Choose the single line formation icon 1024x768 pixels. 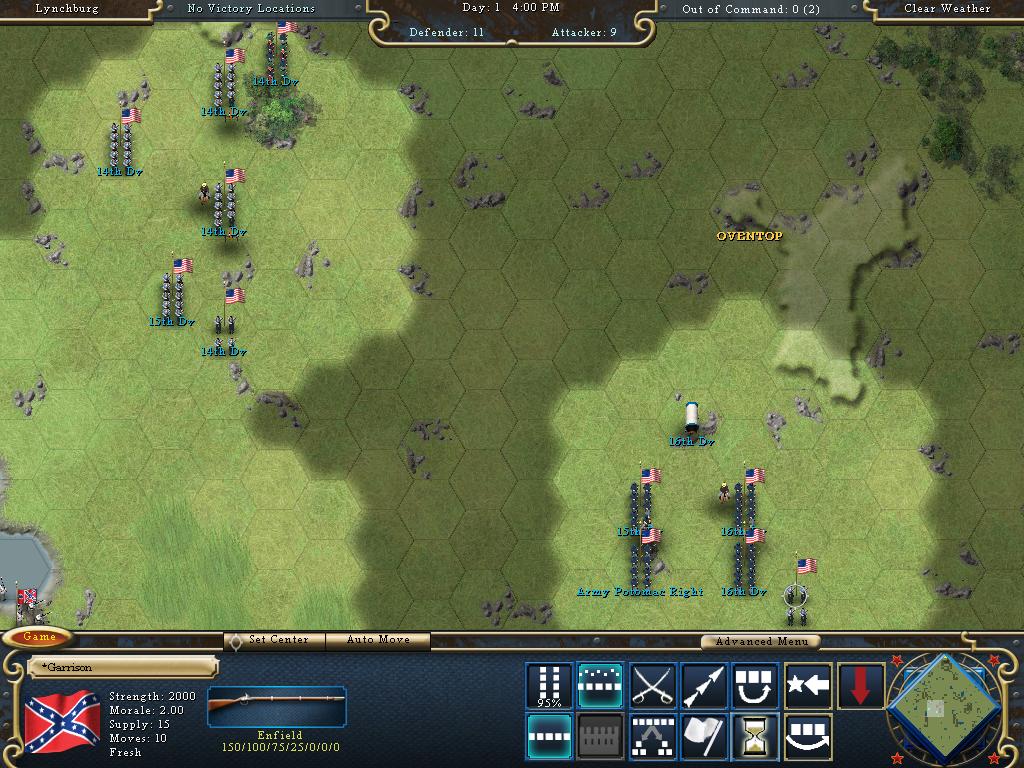point(549,736)
